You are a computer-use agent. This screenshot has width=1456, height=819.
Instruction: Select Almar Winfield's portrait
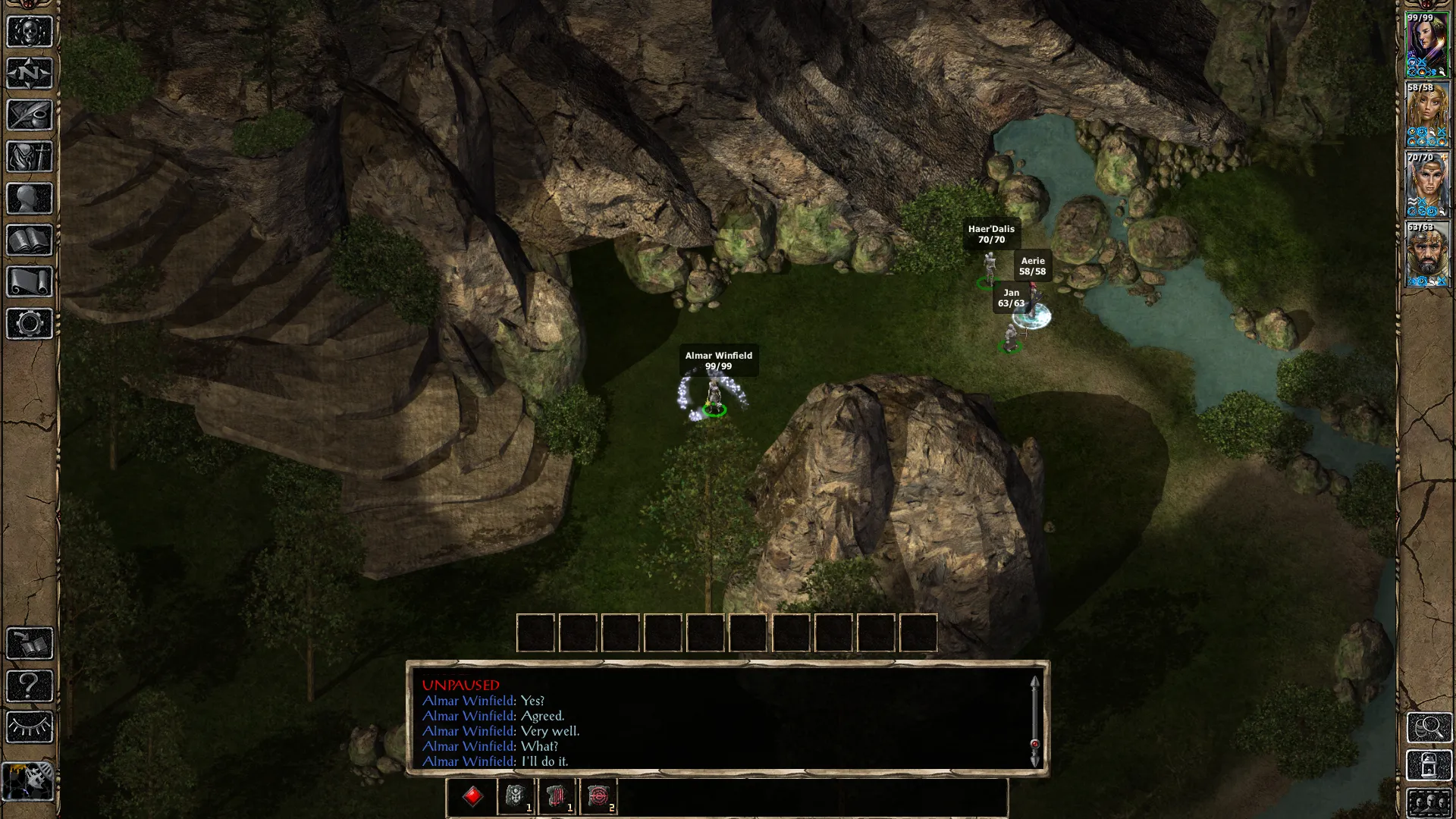click(x=1428, y=44)
